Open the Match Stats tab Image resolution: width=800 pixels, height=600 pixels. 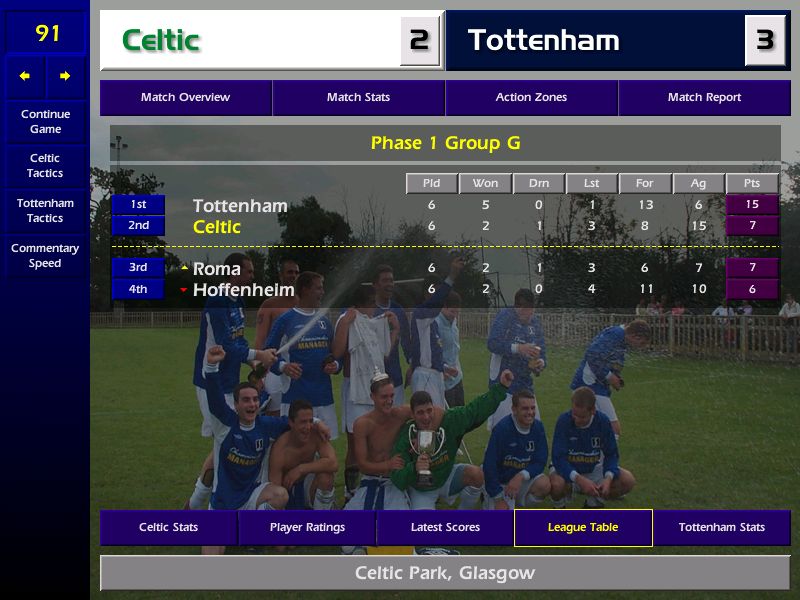(358, 98)
